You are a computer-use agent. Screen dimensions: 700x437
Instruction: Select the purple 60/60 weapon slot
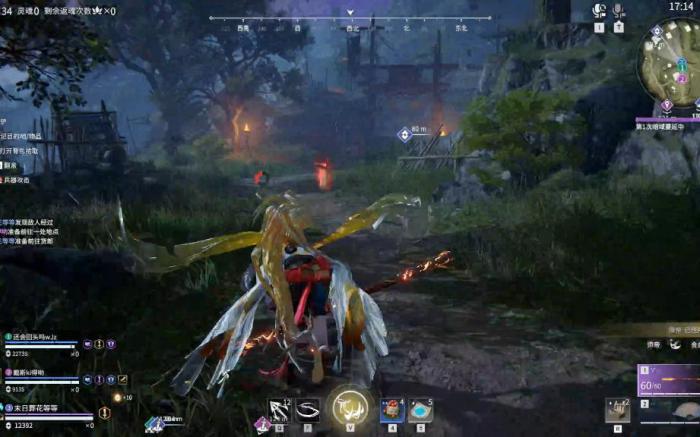click(668, 381)
